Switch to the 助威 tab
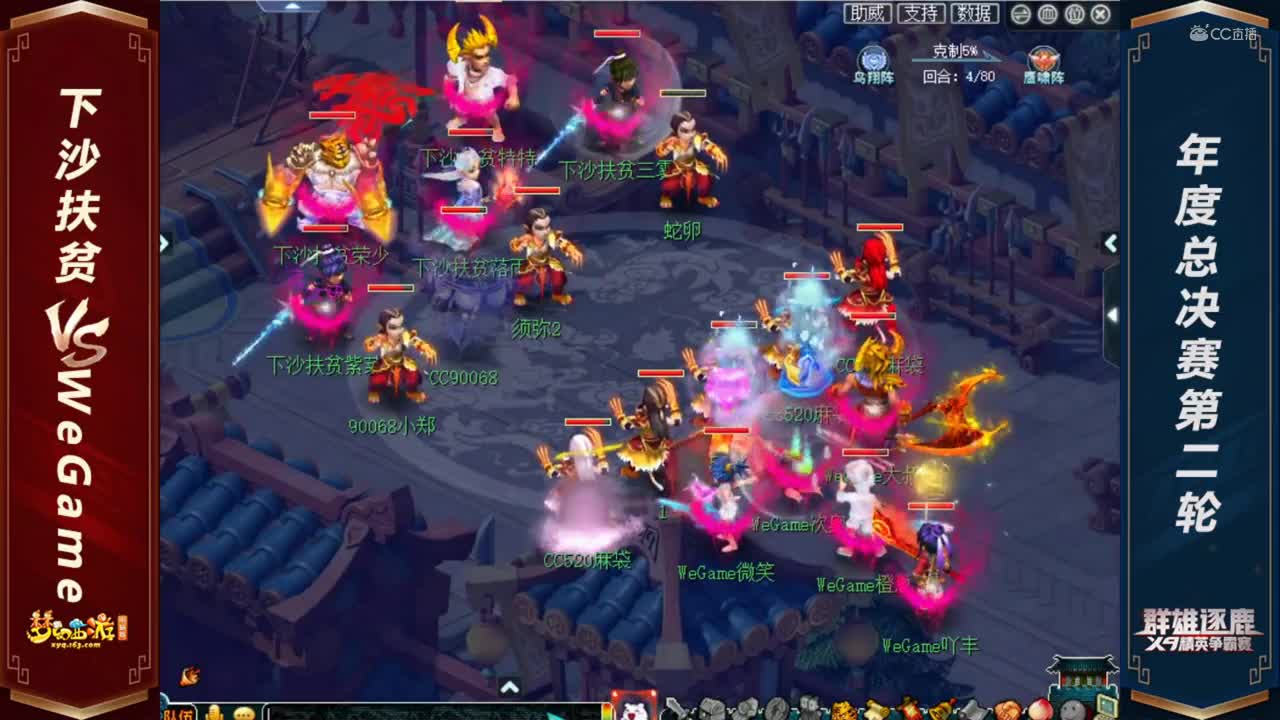 (868, 15)
